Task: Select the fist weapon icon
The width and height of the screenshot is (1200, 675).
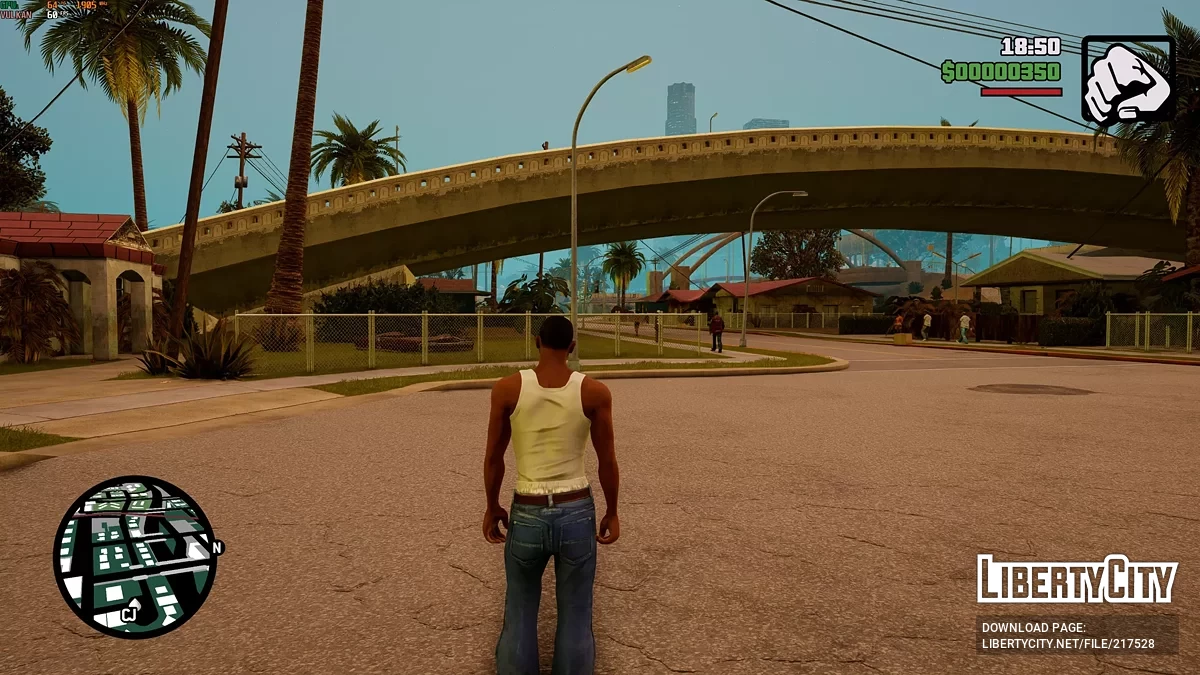Action: (x=1127, y=80)
